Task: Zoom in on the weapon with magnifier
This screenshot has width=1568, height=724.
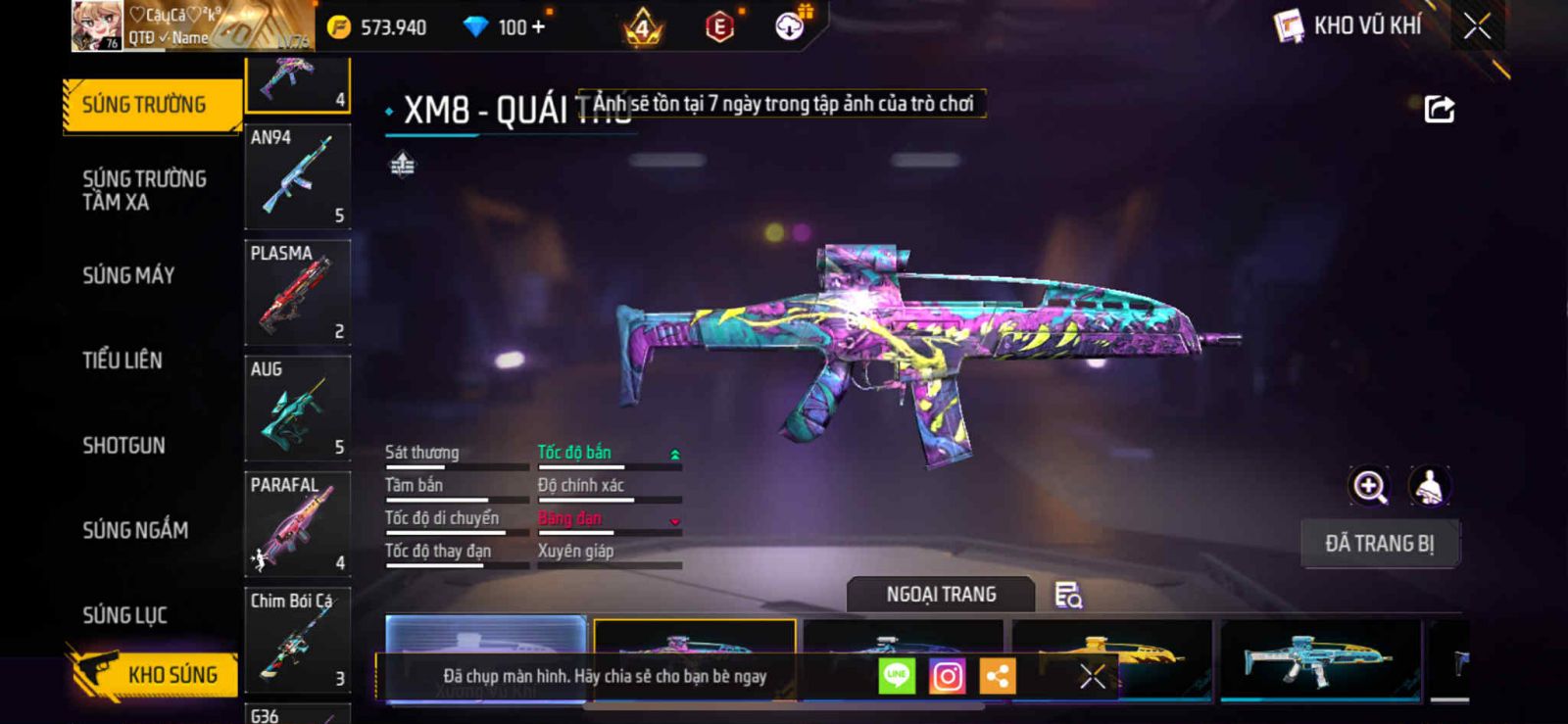Action: pyautogui.click(x=1369, y=486)
